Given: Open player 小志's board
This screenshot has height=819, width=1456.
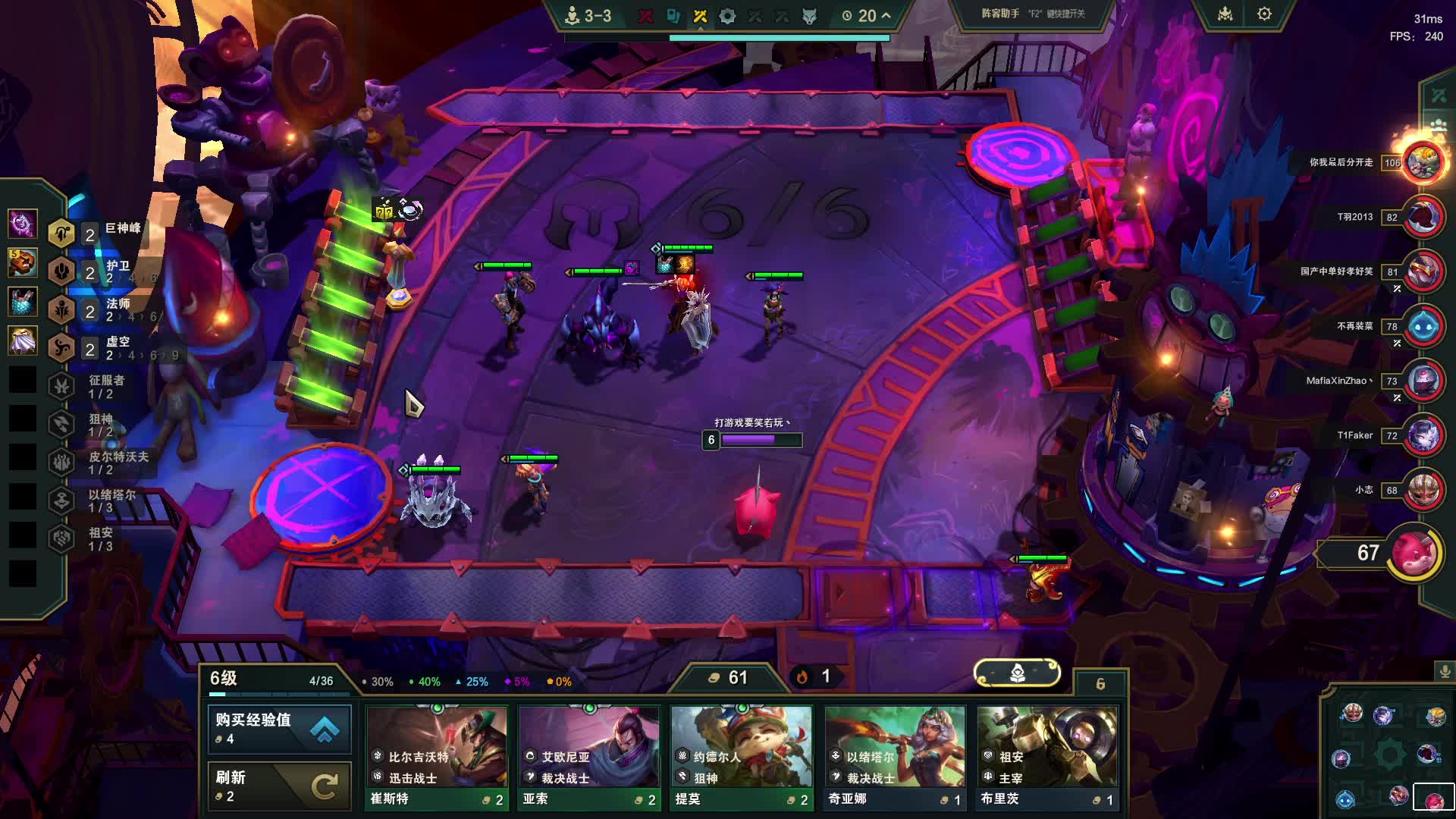Looking at the screenshot, I should point(1423,490).
